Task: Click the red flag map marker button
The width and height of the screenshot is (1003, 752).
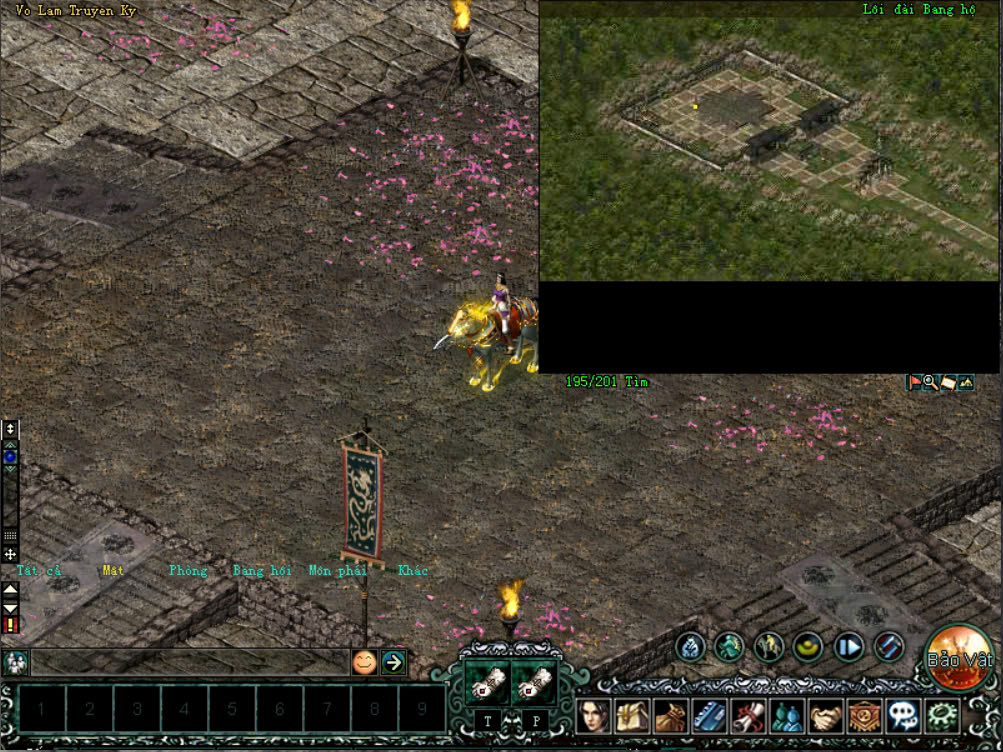Action: (914, 382)
